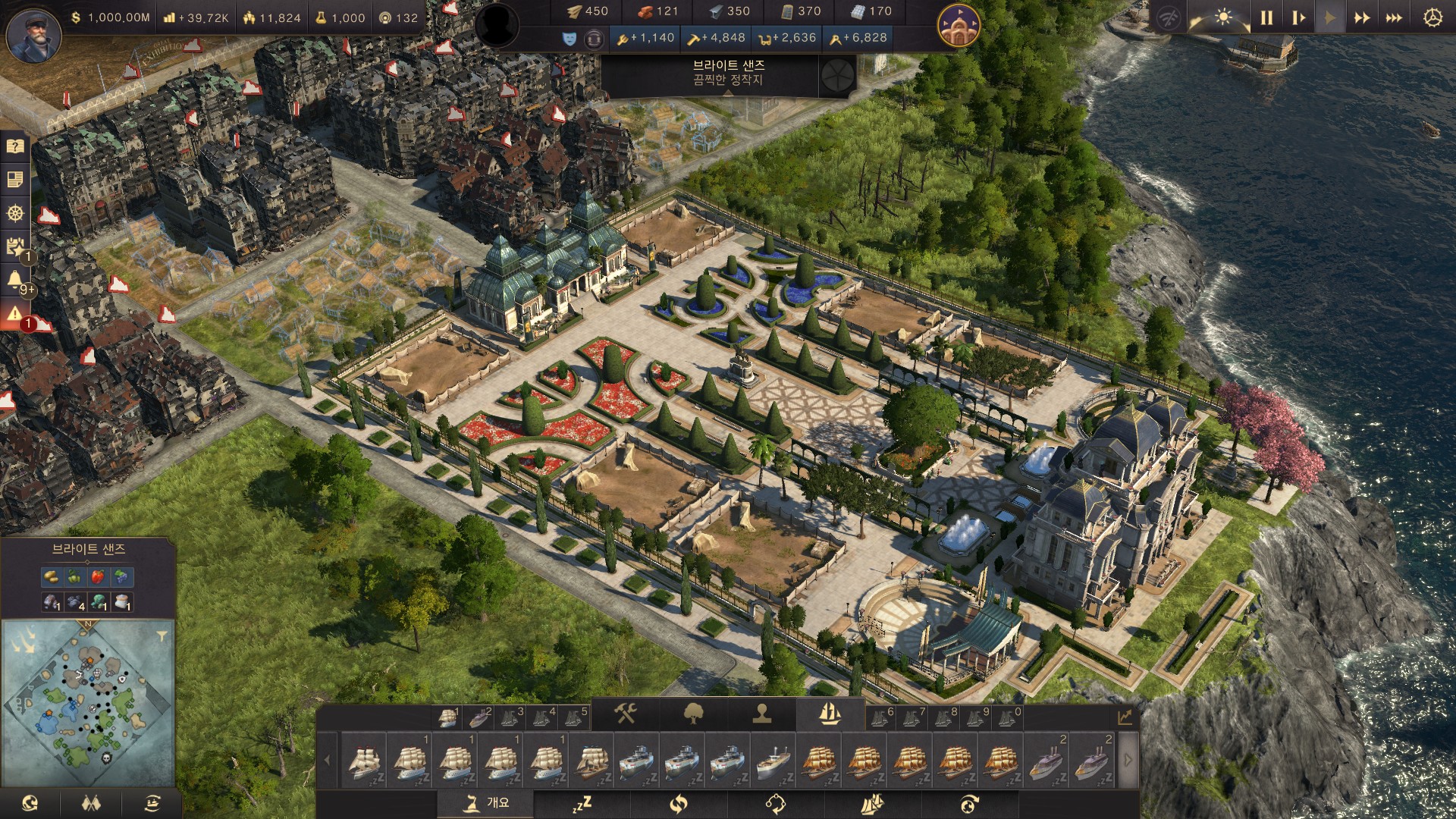Open the statistics chart button

[x=1125, y=717]
